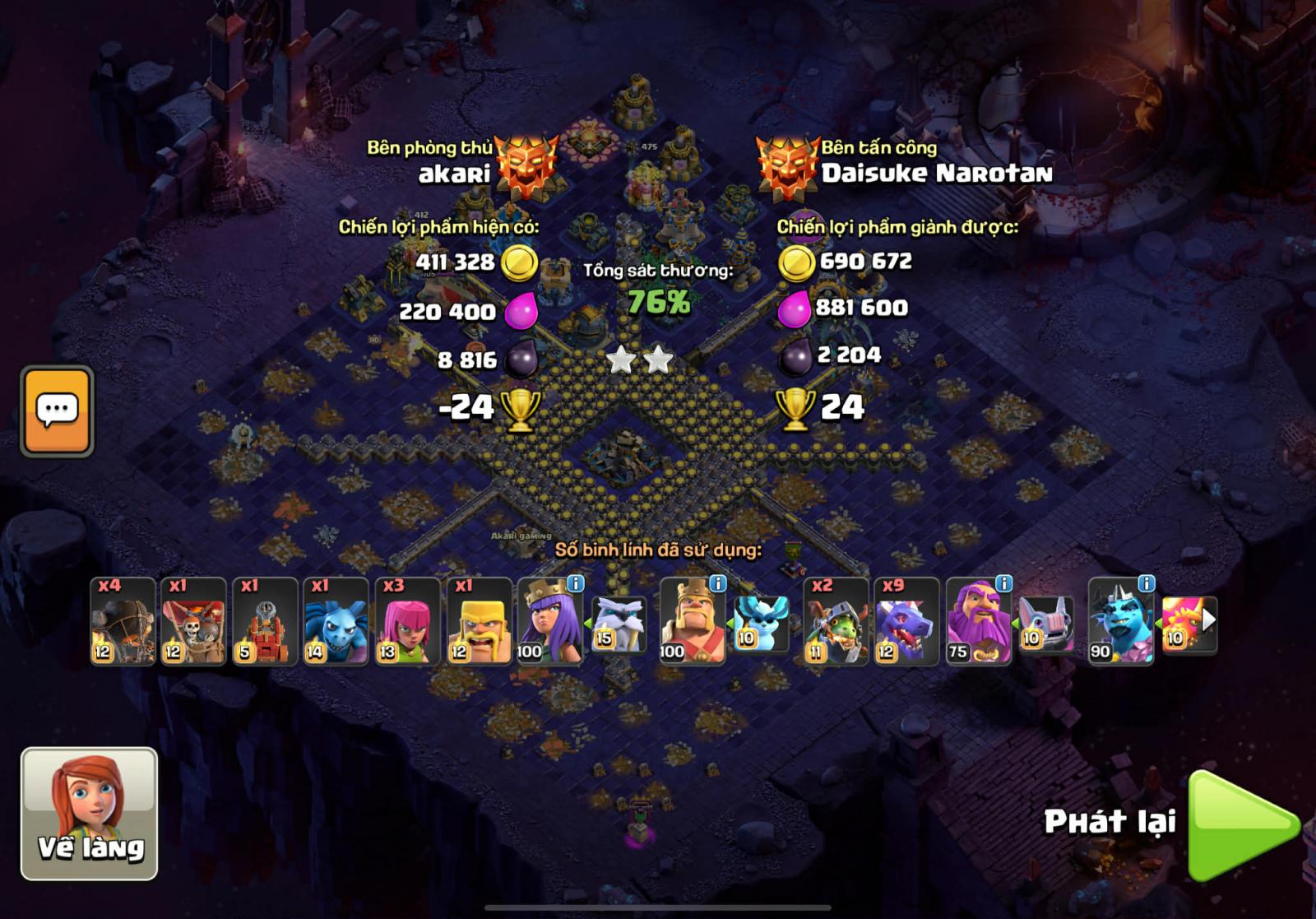Choose the Dragon Rider card x2
The height and width of the screenshot is (919, 1316).
pyautogui.click(x=835, y=621)
